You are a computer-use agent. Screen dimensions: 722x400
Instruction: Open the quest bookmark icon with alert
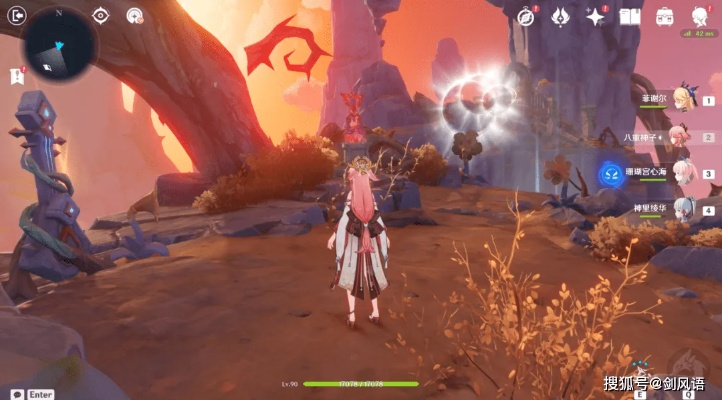click(x=17, y=74)
